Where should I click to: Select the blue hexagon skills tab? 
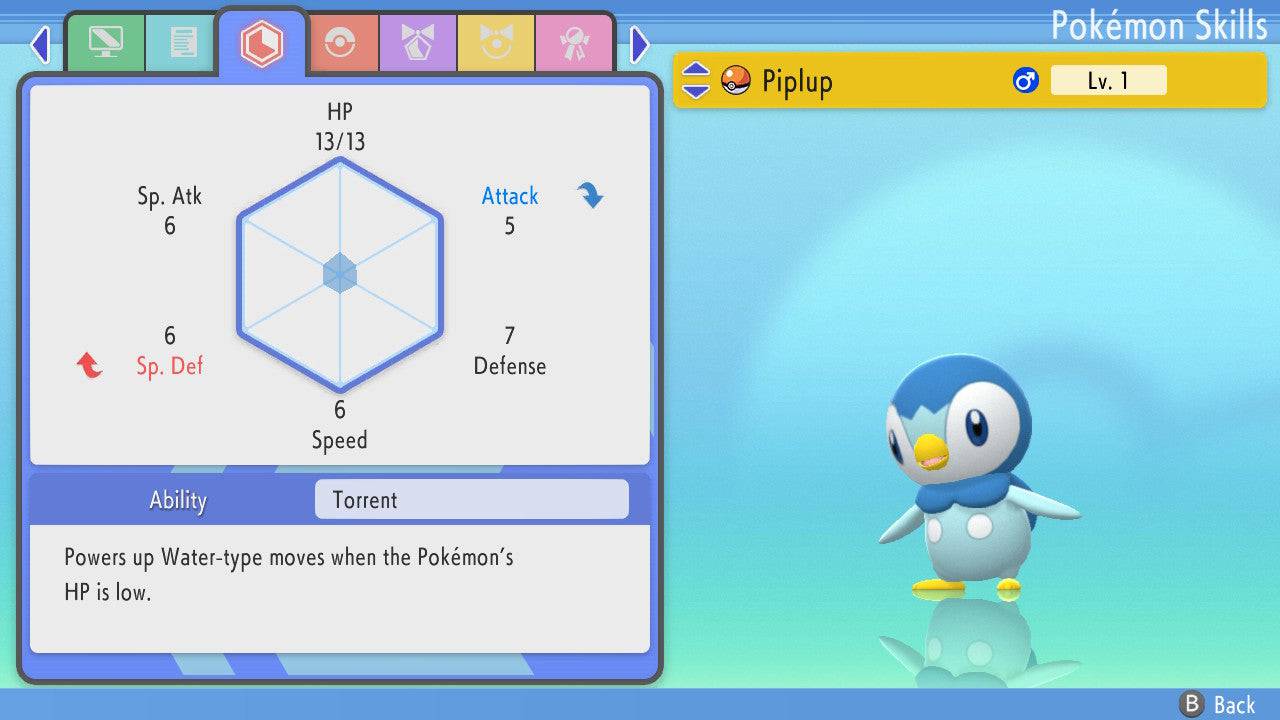coord(261,43)
